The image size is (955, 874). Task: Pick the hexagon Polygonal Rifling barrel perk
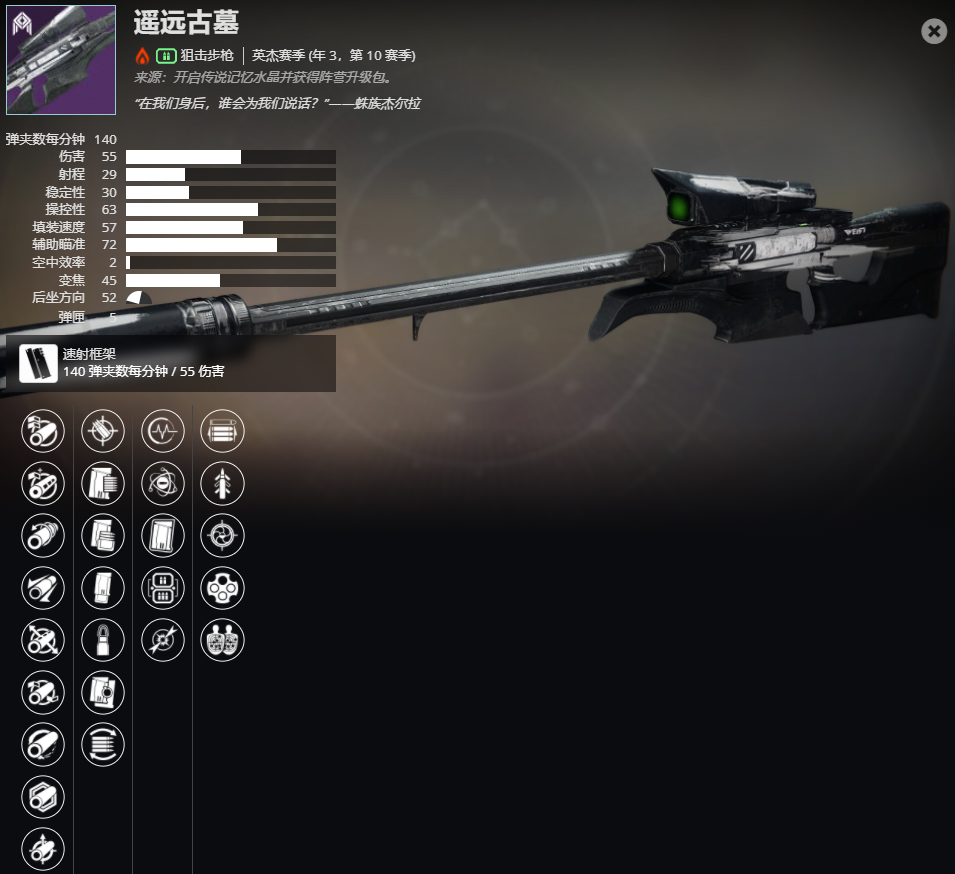point(43,797)
